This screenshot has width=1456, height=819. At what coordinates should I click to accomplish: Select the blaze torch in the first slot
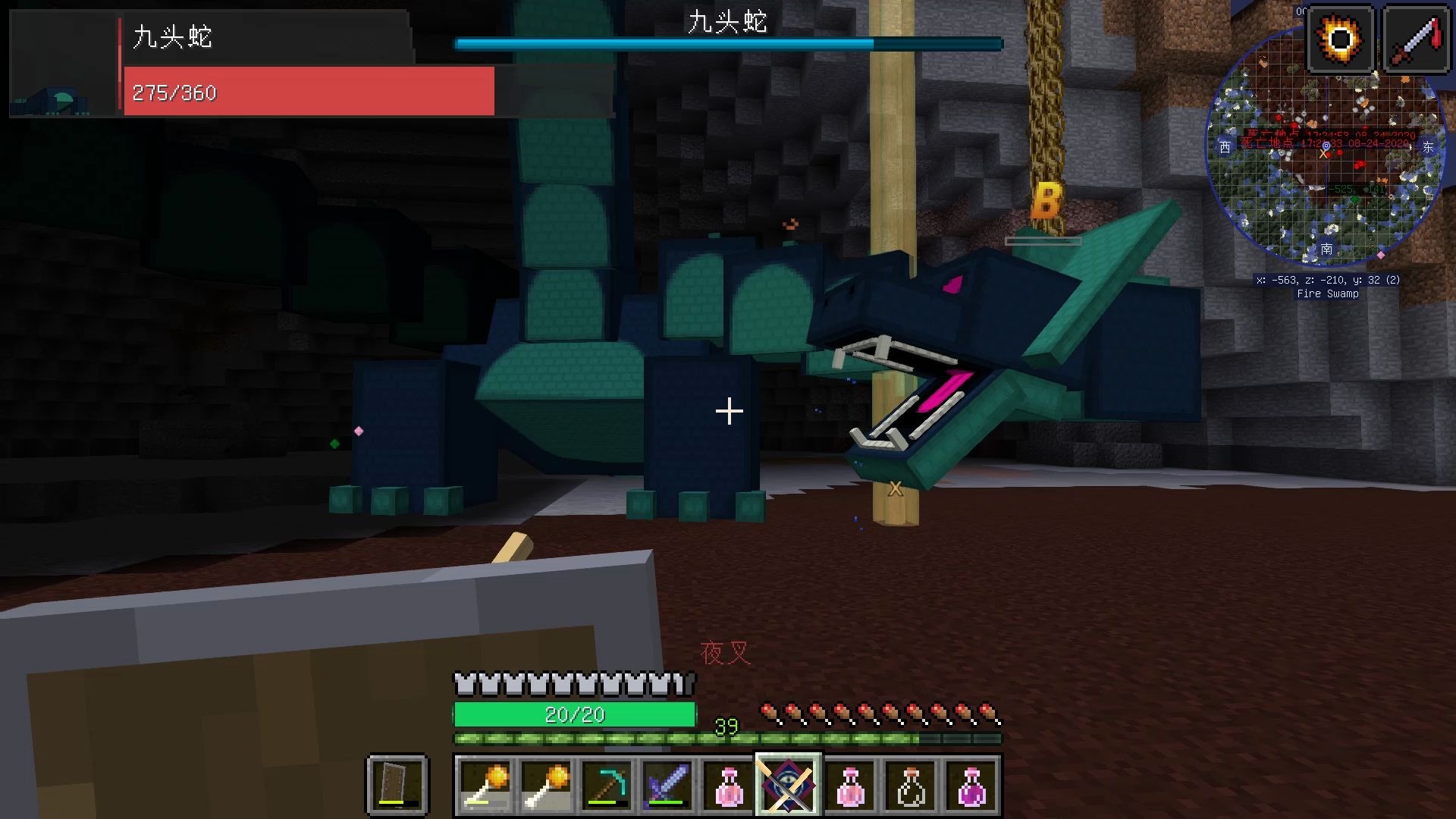coord(485,783)
